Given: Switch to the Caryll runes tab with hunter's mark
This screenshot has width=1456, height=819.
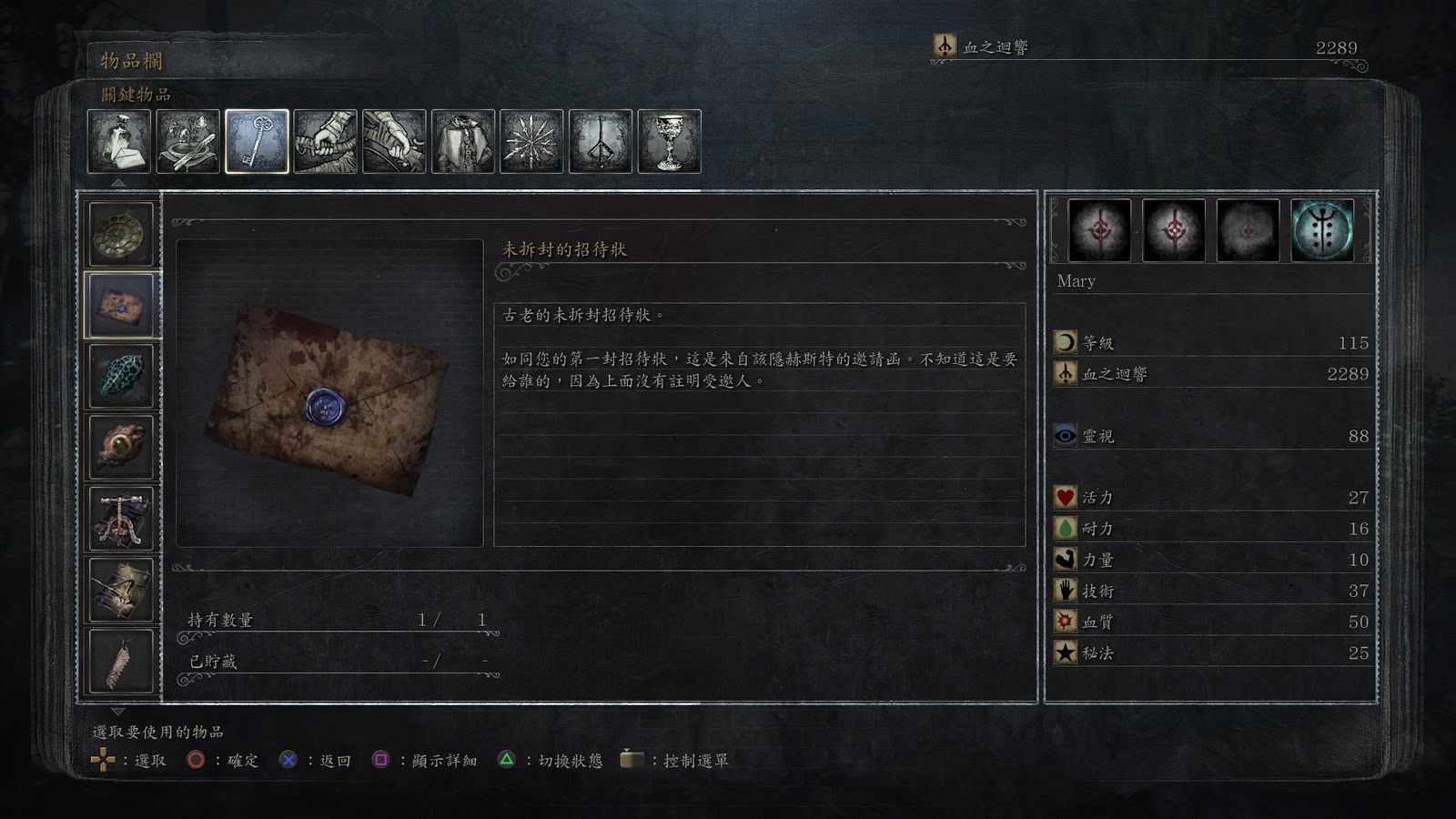Looking at the screenshot, I should (601, 142).
